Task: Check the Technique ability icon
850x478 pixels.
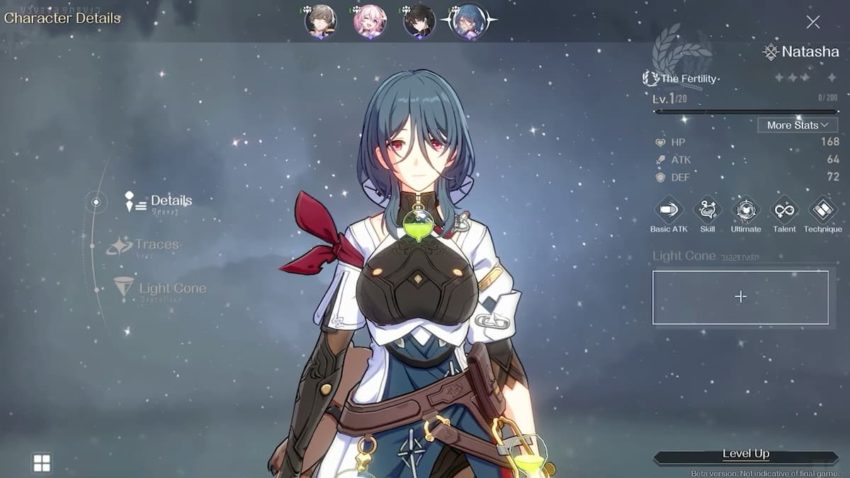Action: tap(822, 211)
